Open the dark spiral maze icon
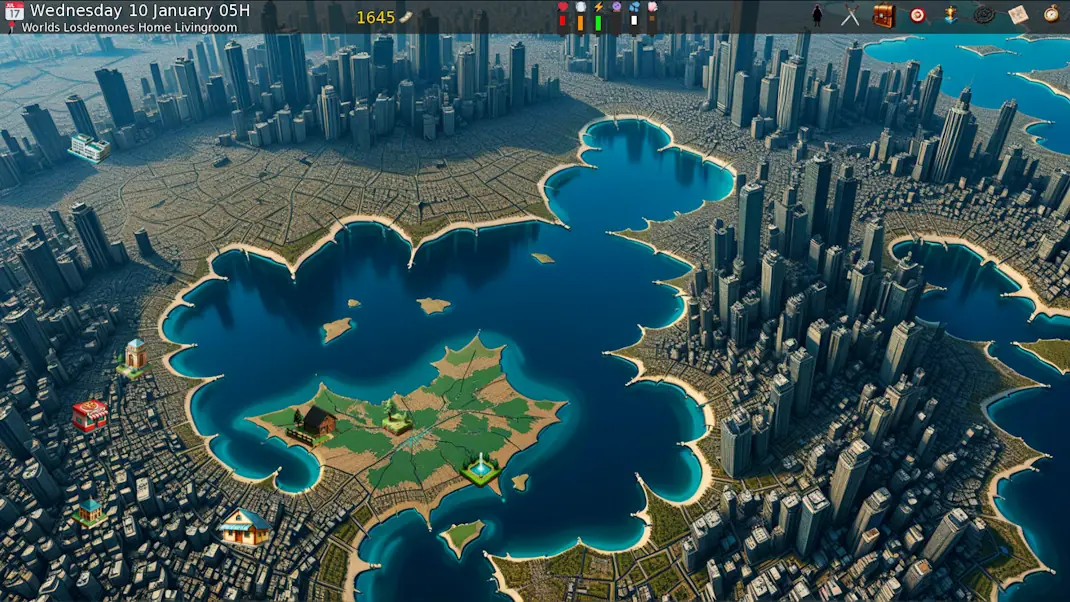 click(984, 15)
